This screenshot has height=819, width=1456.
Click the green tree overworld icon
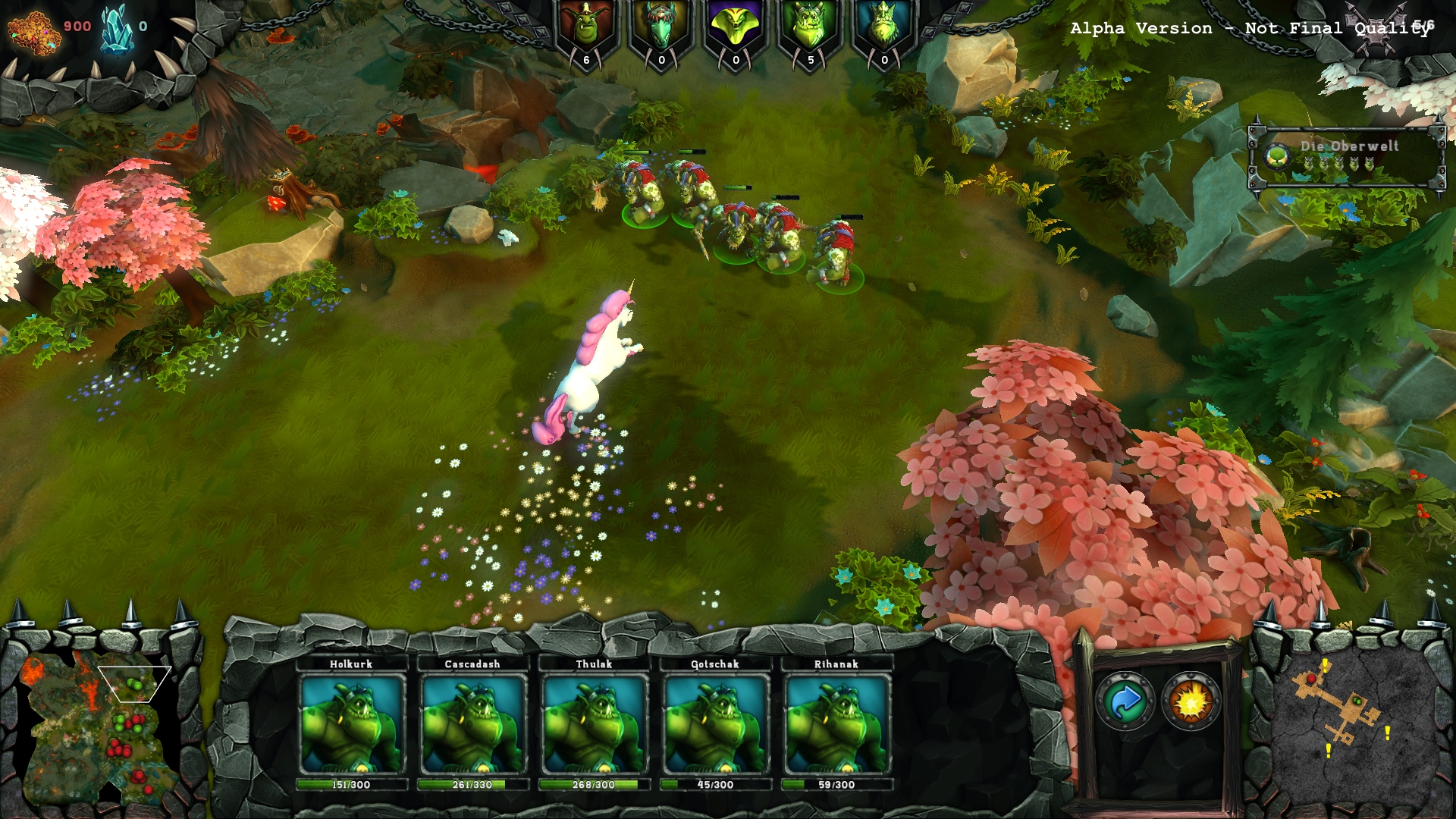(1277, 157)
